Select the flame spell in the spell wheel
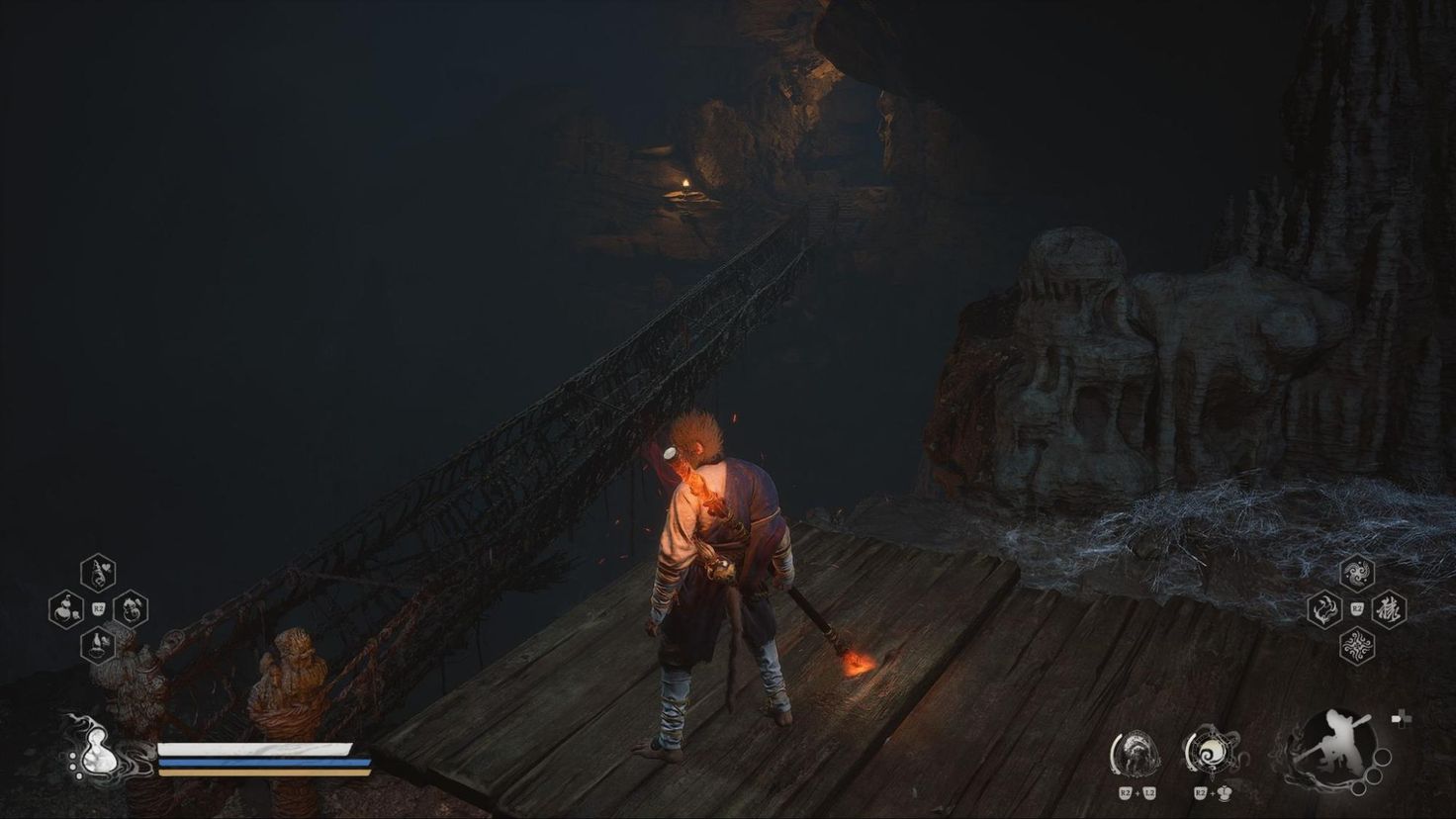Viewport: 1456px width, 819px height. pyautogui.click(x=1324, y=608)
